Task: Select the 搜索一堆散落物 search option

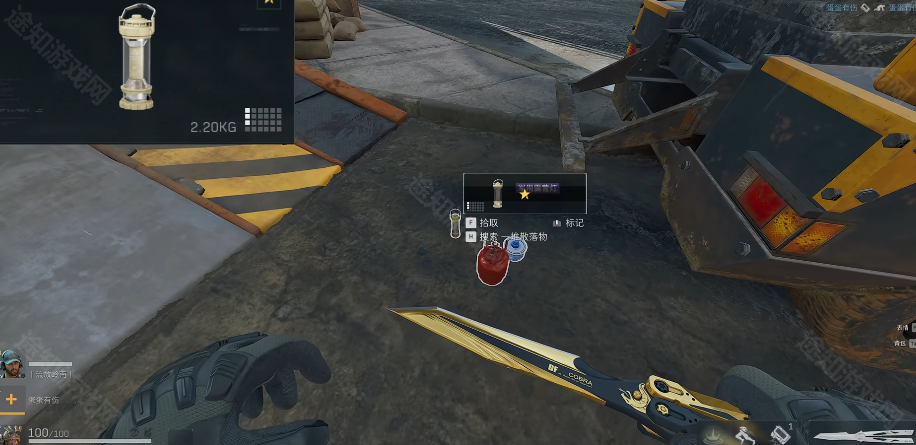Action: (x=512, y=237)
